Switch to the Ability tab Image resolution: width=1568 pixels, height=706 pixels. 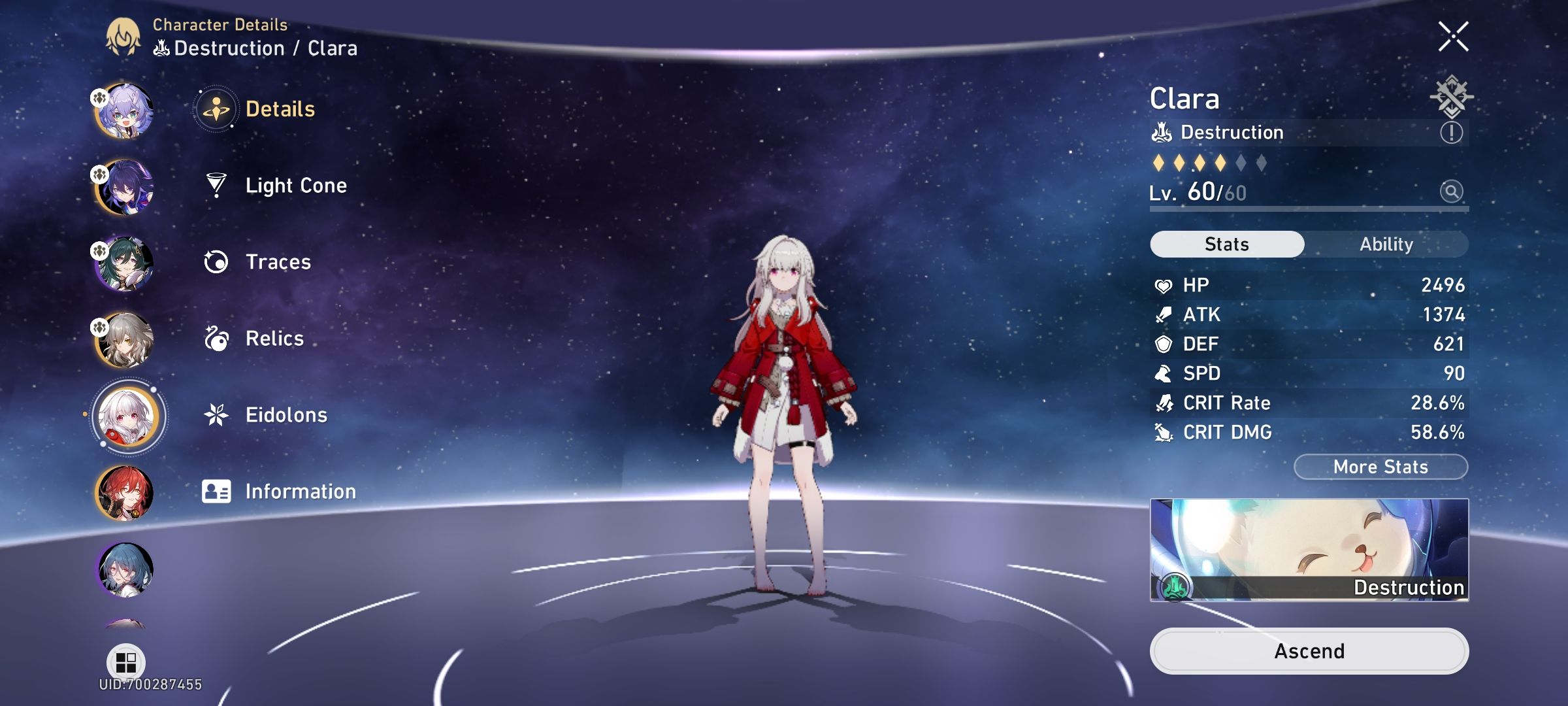[x=1387, y=243]
